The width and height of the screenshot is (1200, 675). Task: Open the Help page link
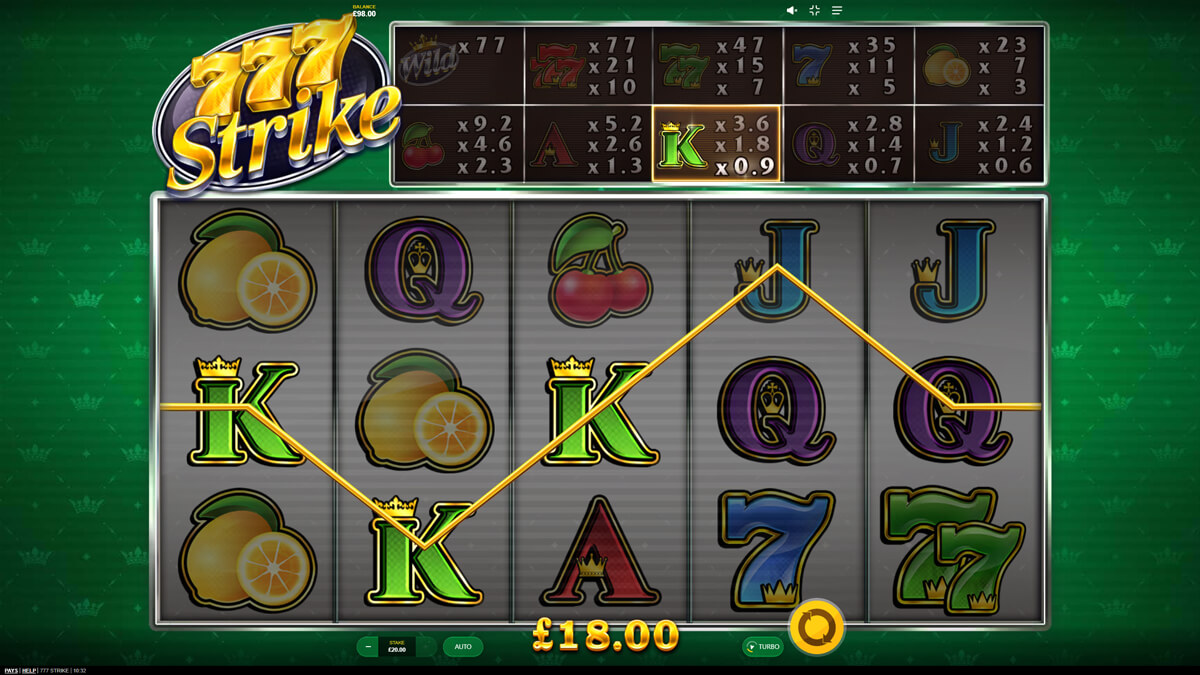(30, 670)
